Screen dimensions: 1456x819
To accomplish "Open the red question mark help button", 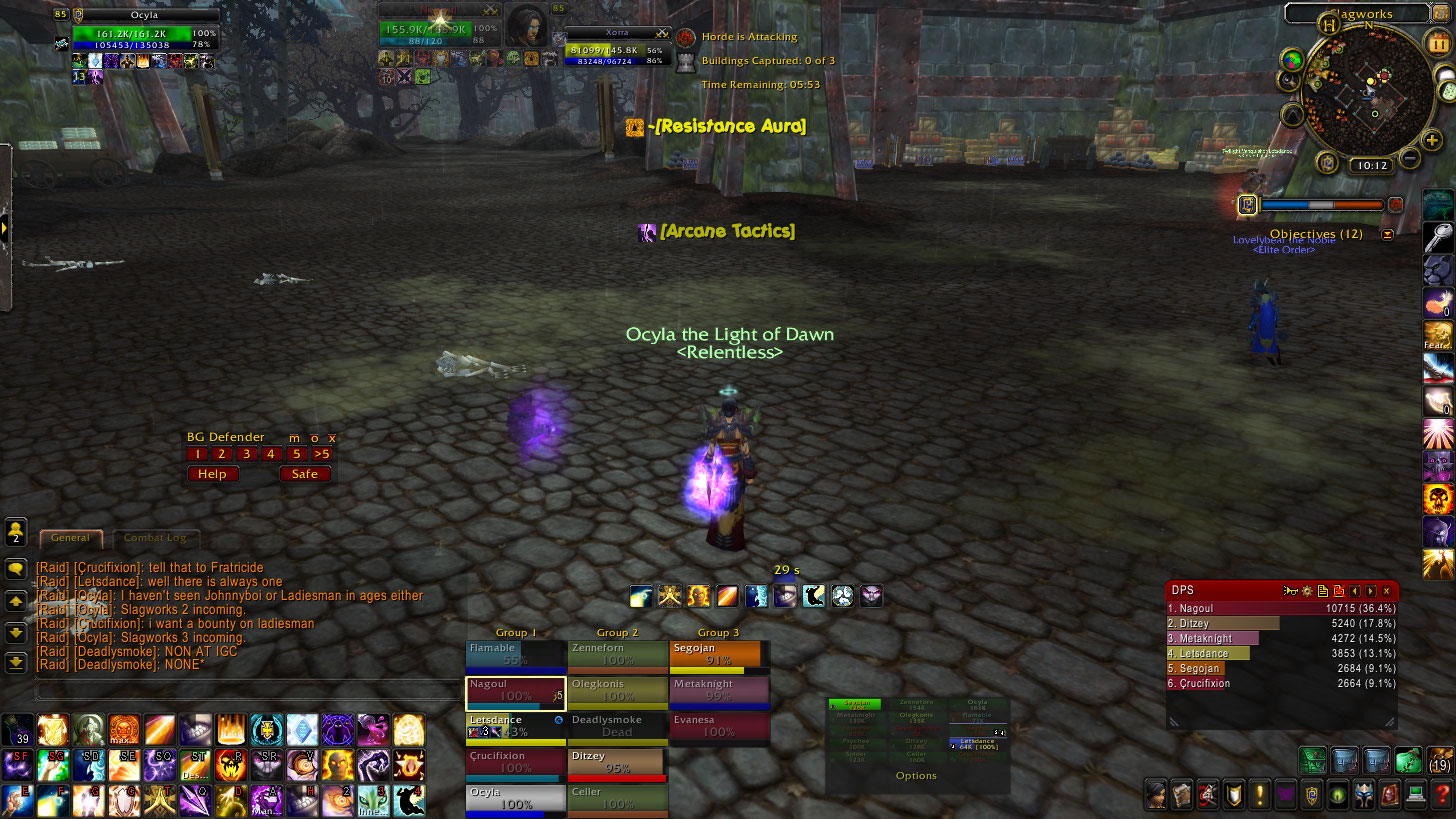I will coord(1441,795).
